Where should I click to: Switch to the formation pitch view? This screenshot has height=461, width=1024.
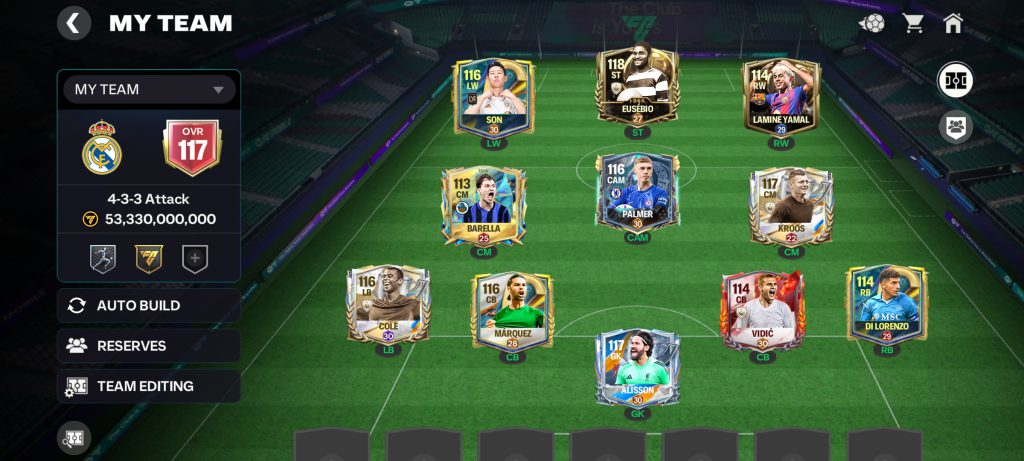click(x=955, y=80)
